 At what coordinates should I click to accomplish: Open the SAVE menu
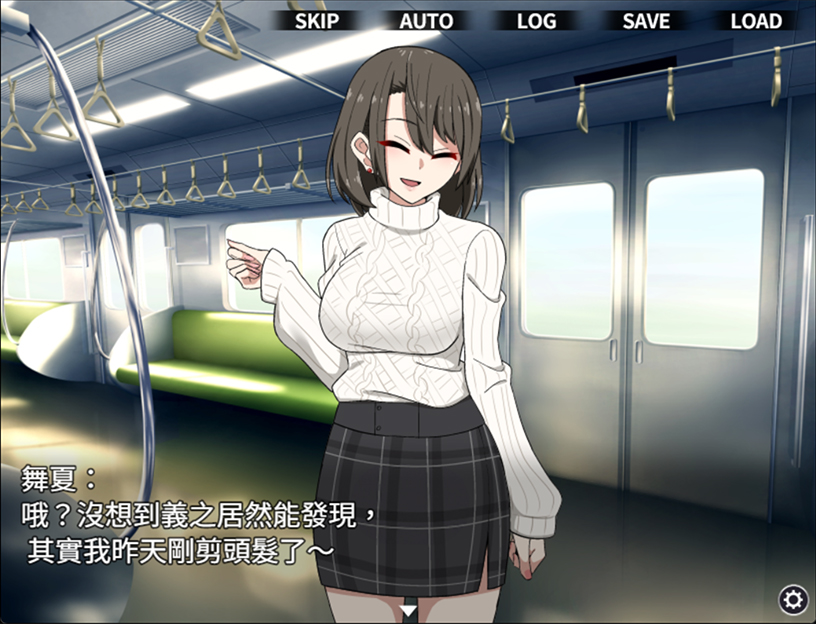[646, 21]
